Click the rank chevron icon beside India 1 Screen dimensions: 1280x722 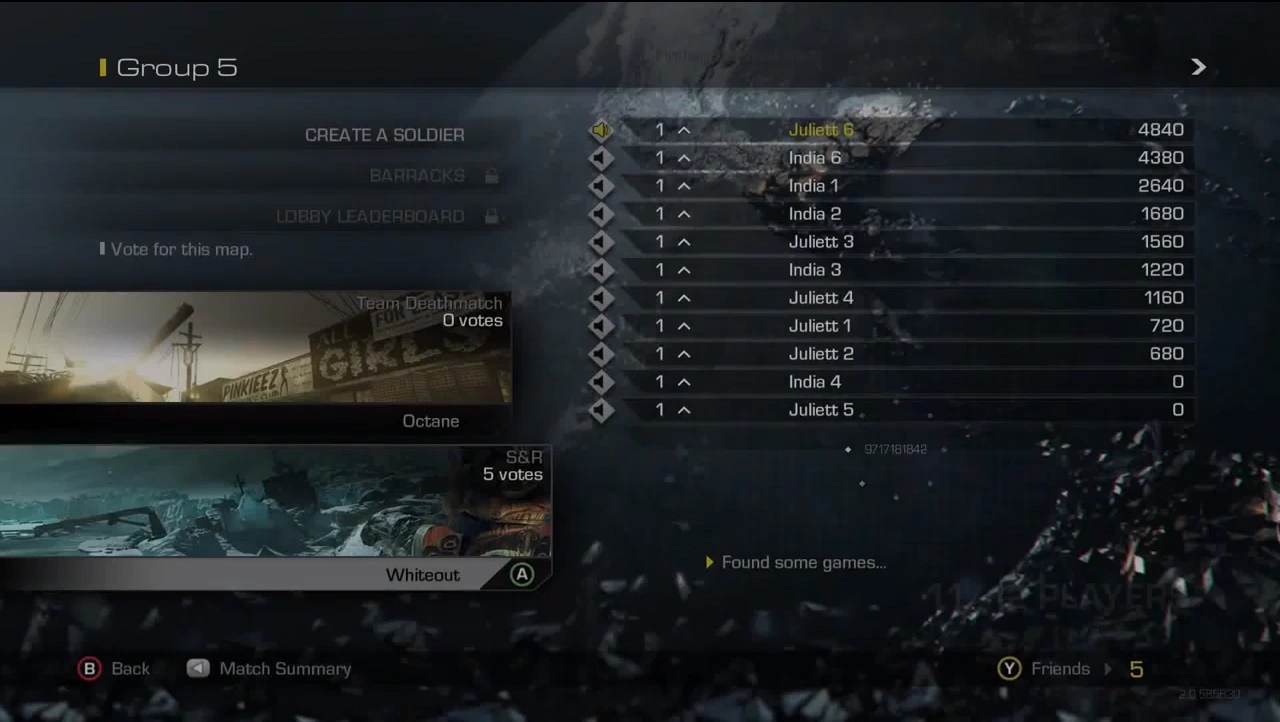684,185
